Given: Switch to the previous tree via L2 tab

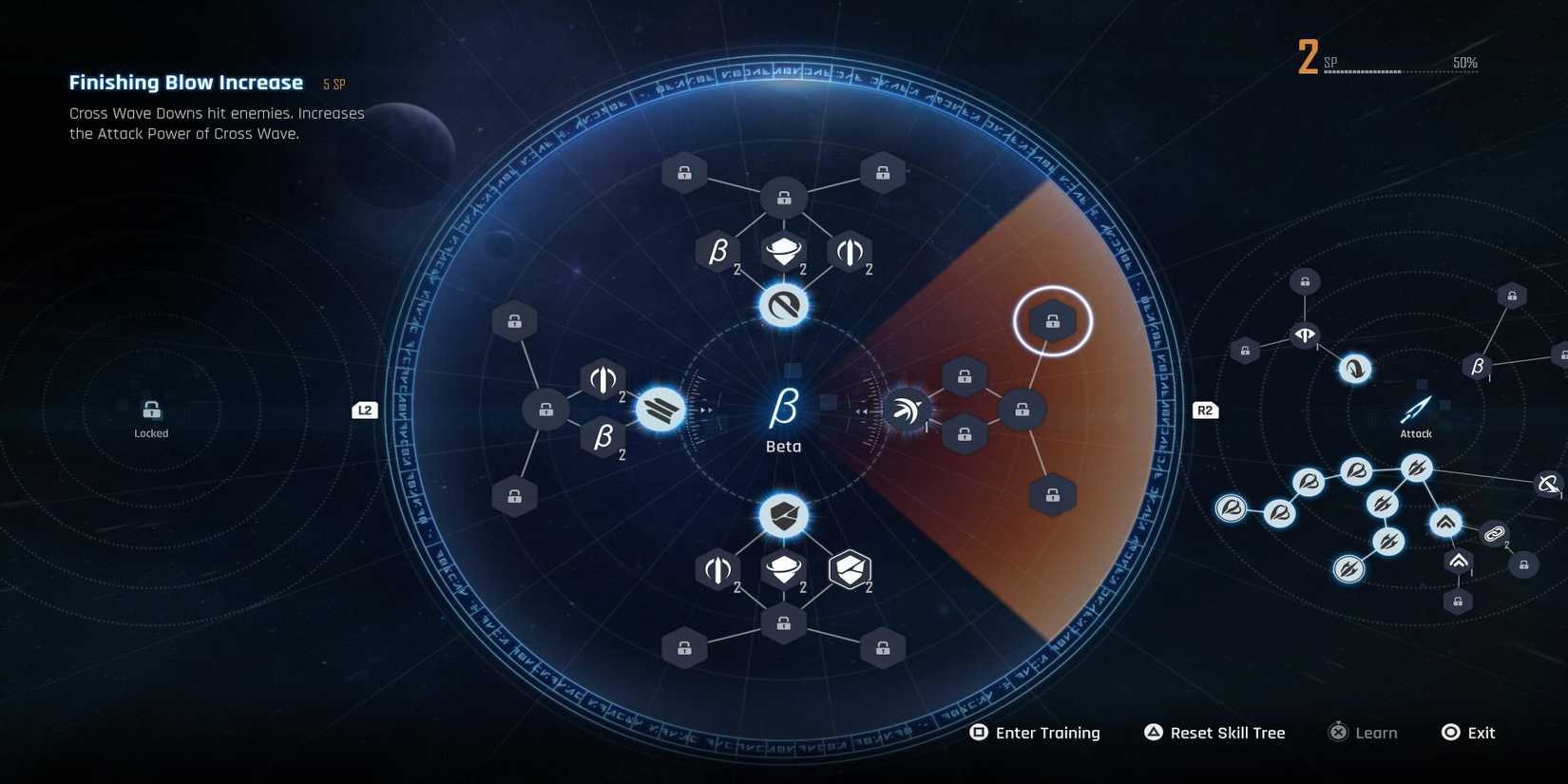Looking at the screenshot, I should click(x=364, y=410).
